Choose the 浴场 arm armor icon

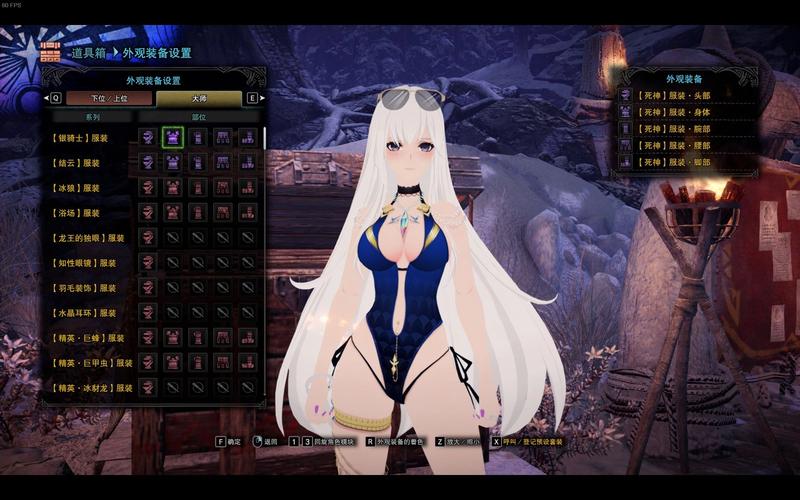point(197,212)
